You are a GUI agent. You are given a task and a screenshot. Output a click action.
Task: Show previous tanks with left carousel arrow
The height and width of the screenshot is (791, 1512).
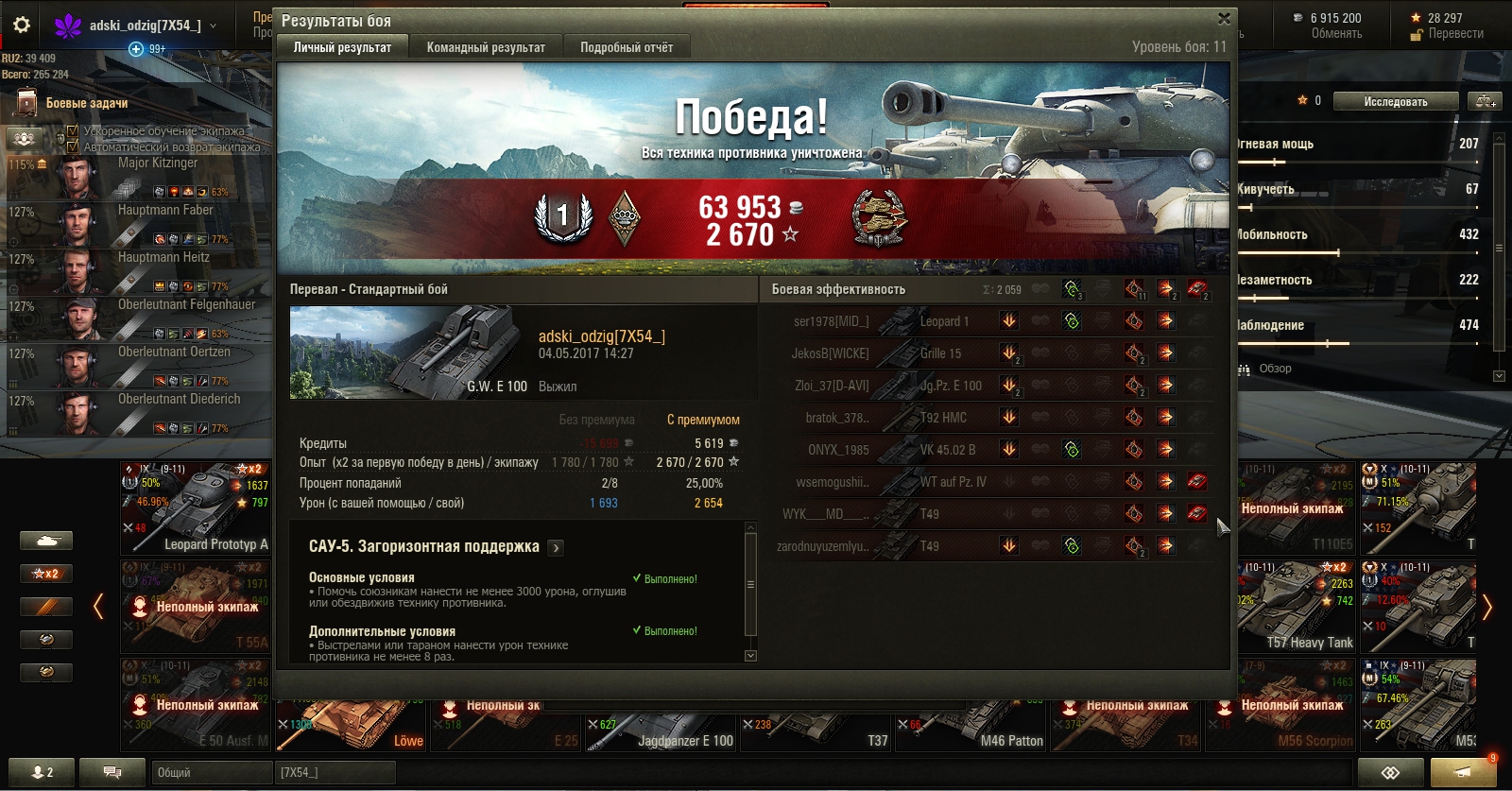click(98, 607)
